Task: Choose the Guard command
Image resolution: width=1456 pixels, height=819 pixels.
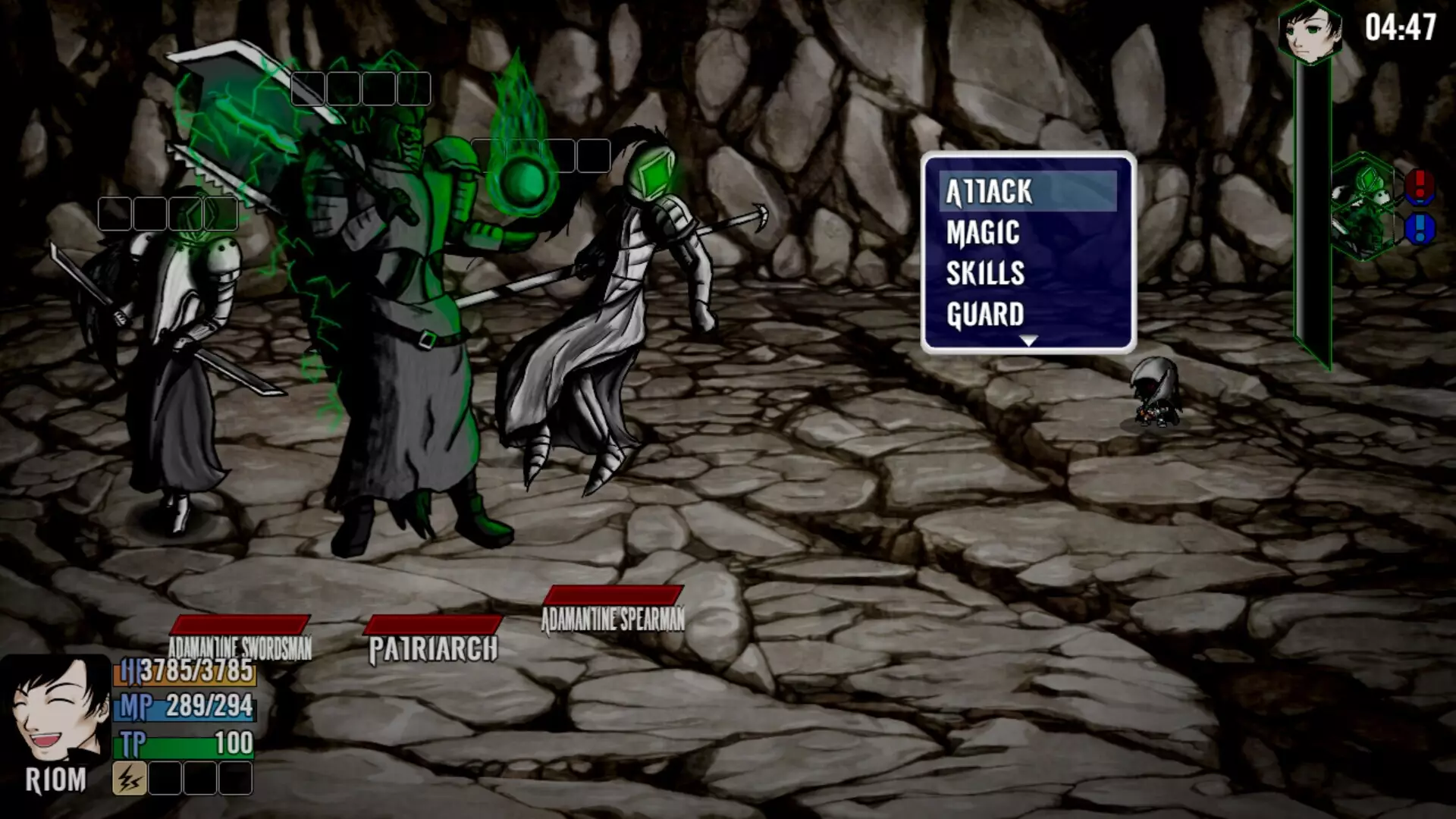Action: pos(985,314)
